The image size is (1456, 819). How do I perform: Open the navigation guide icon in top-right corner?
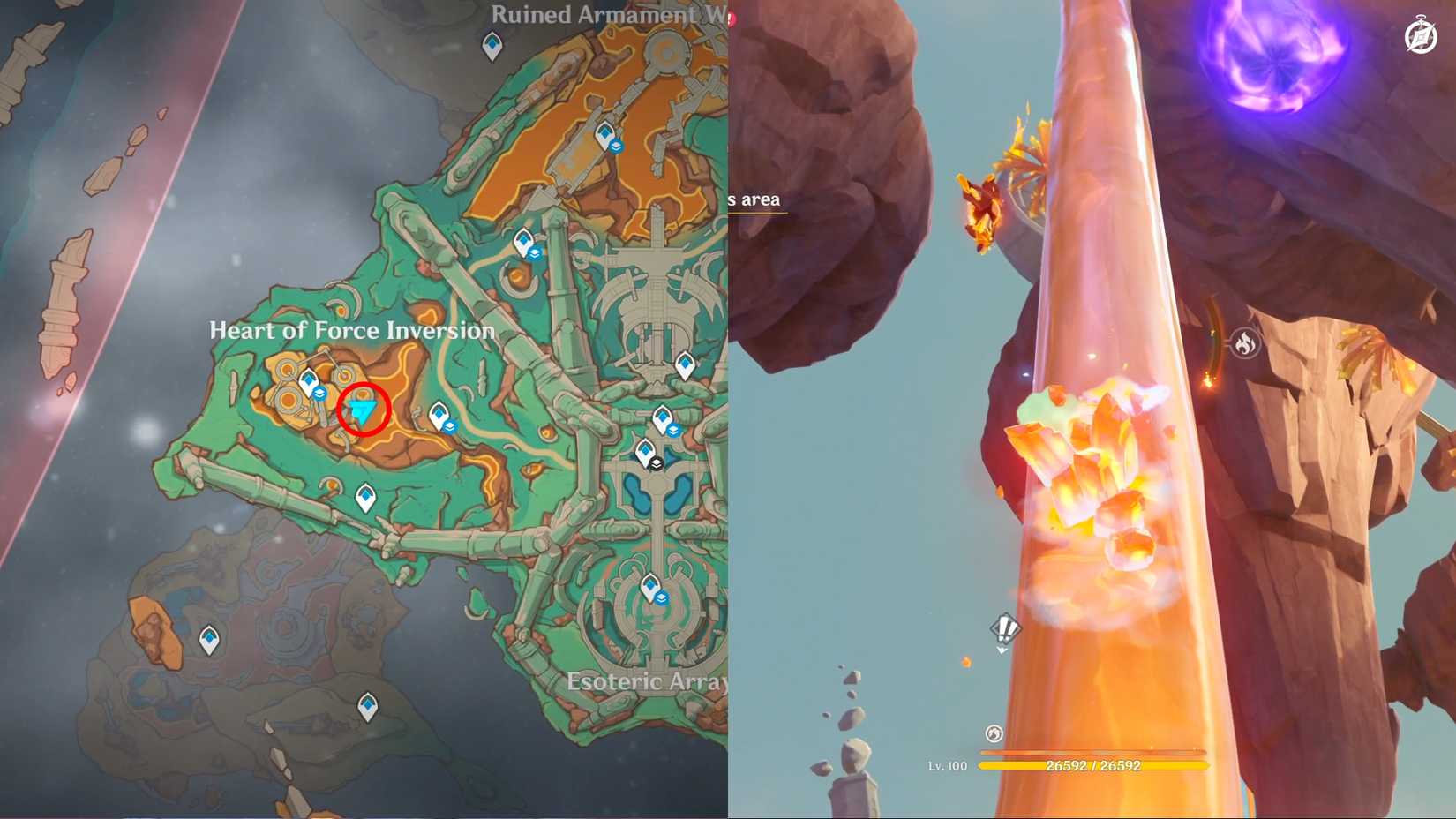point(1420,37)
